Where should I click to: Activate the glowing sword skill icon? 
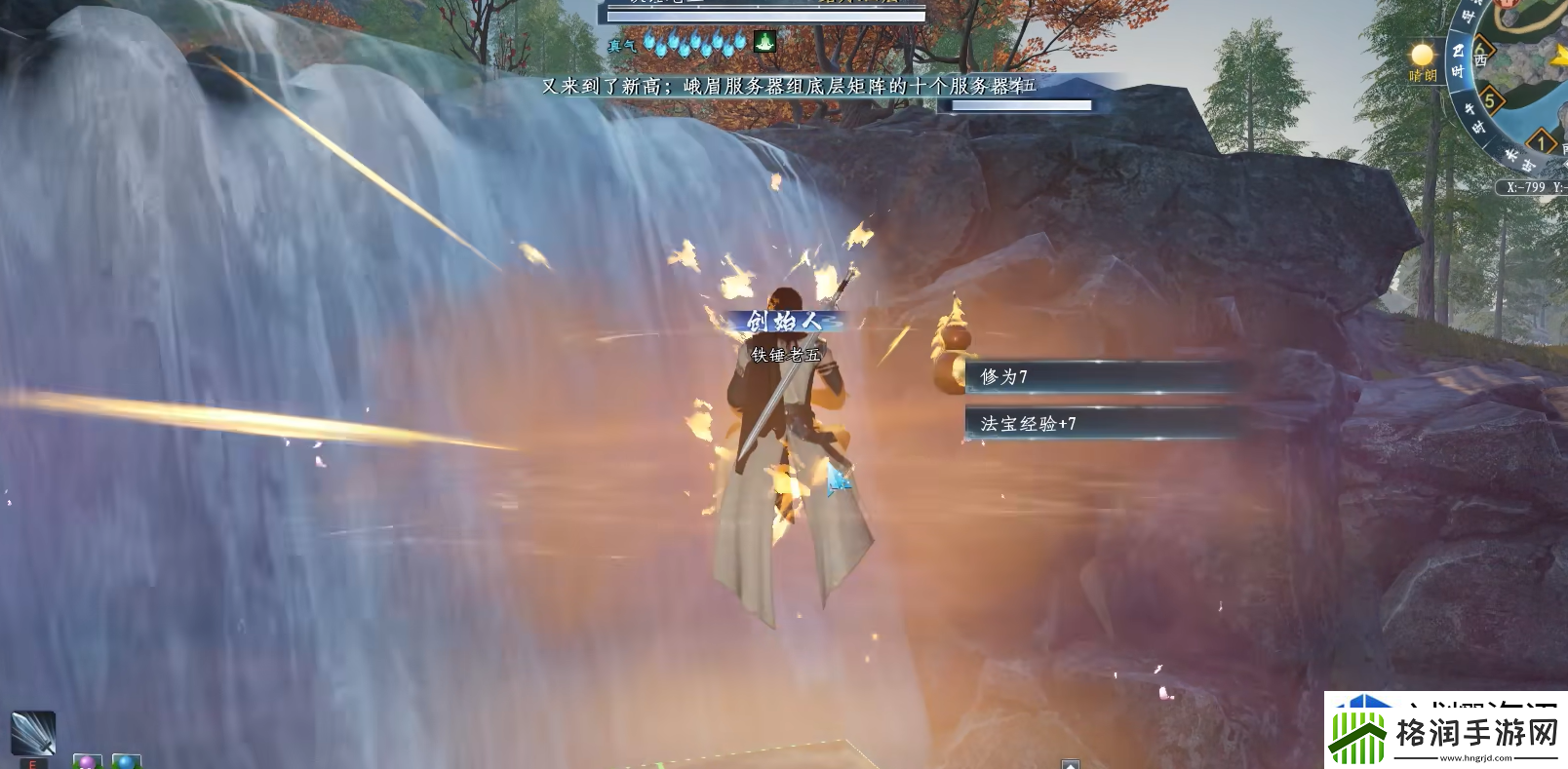pos(32,732)
